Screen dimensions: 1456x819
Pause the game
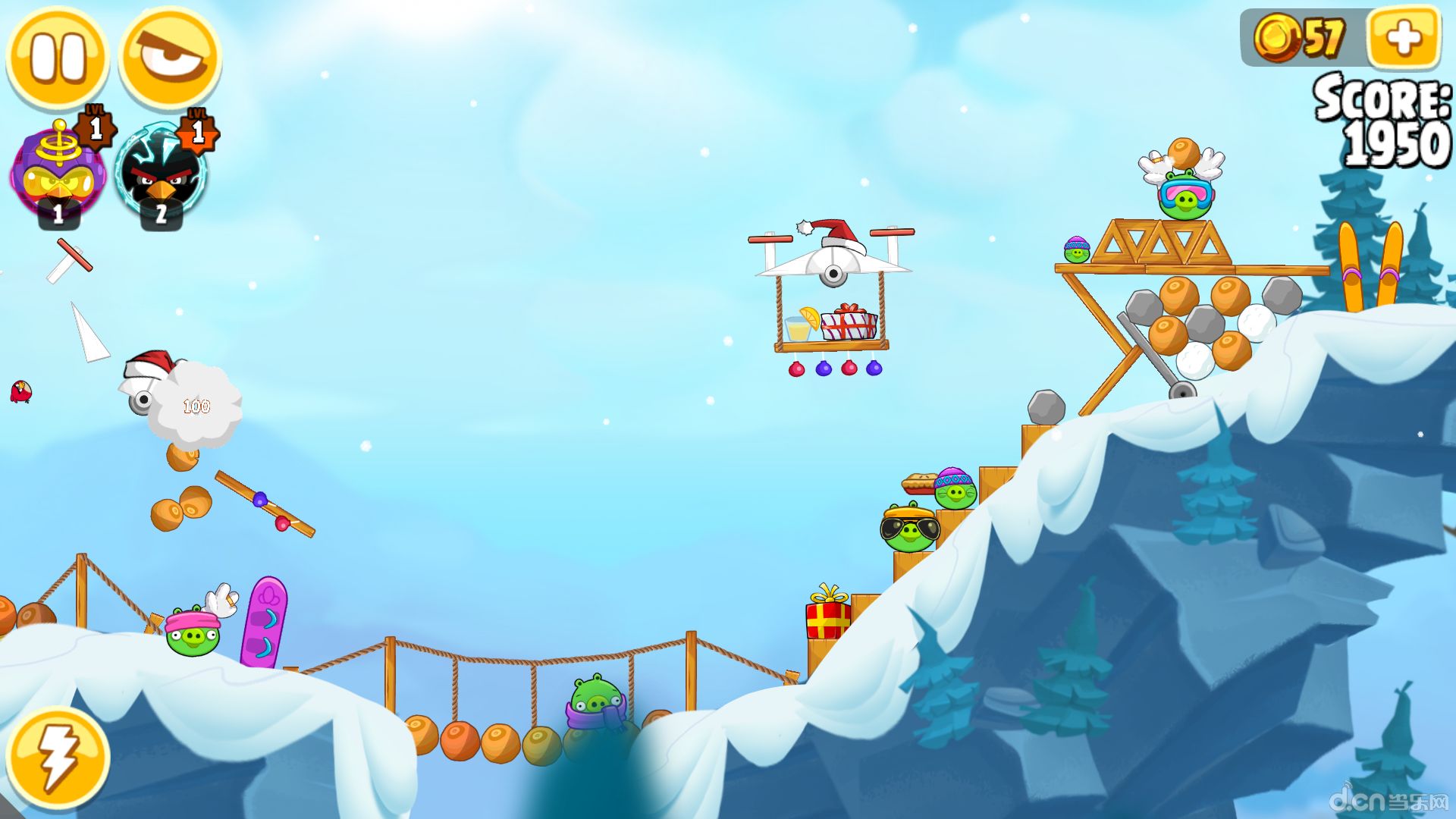pyautogui.click(x=58, y=58)
